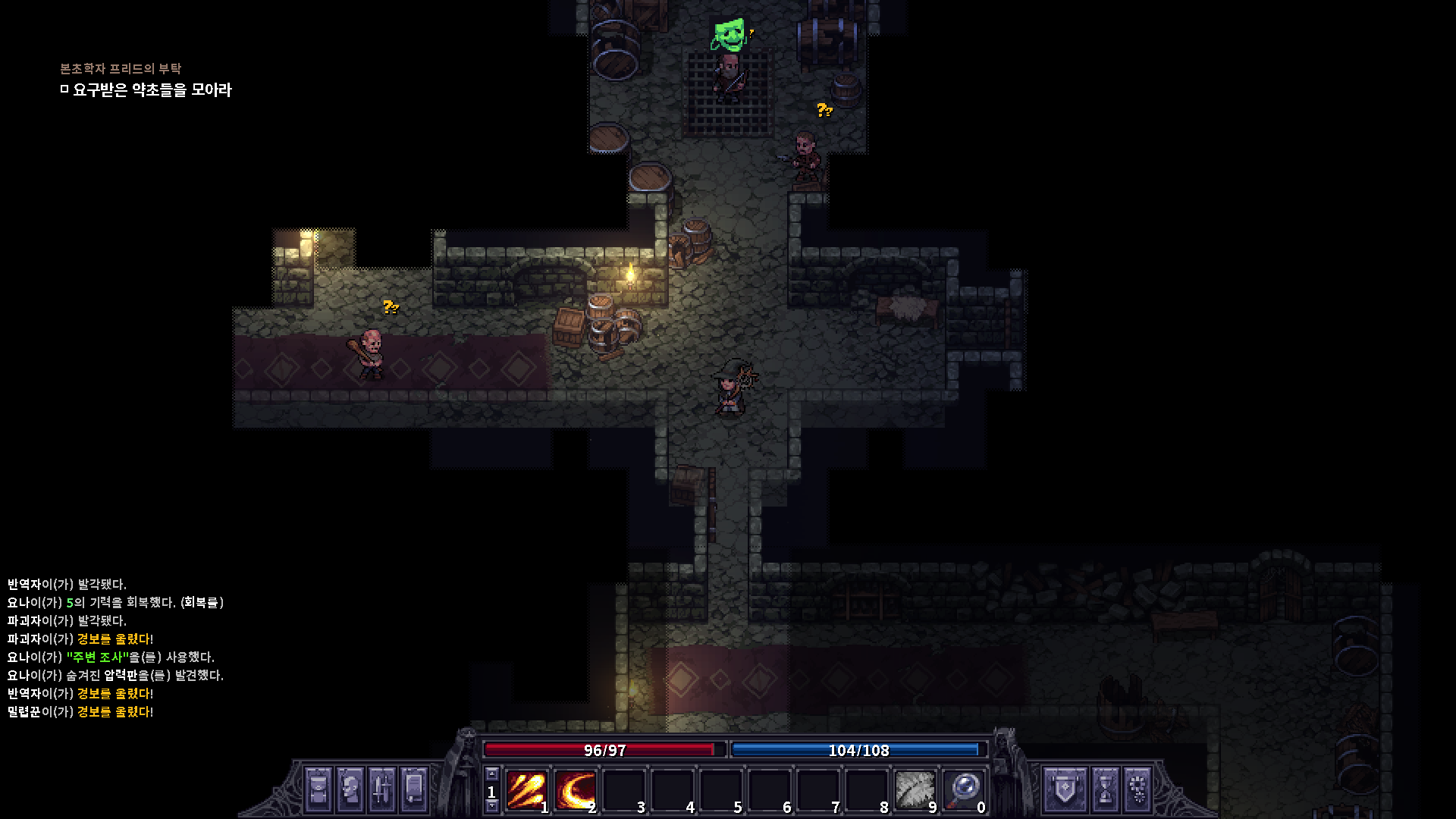
Task: Click the banner shield button
Action: 1065,789
